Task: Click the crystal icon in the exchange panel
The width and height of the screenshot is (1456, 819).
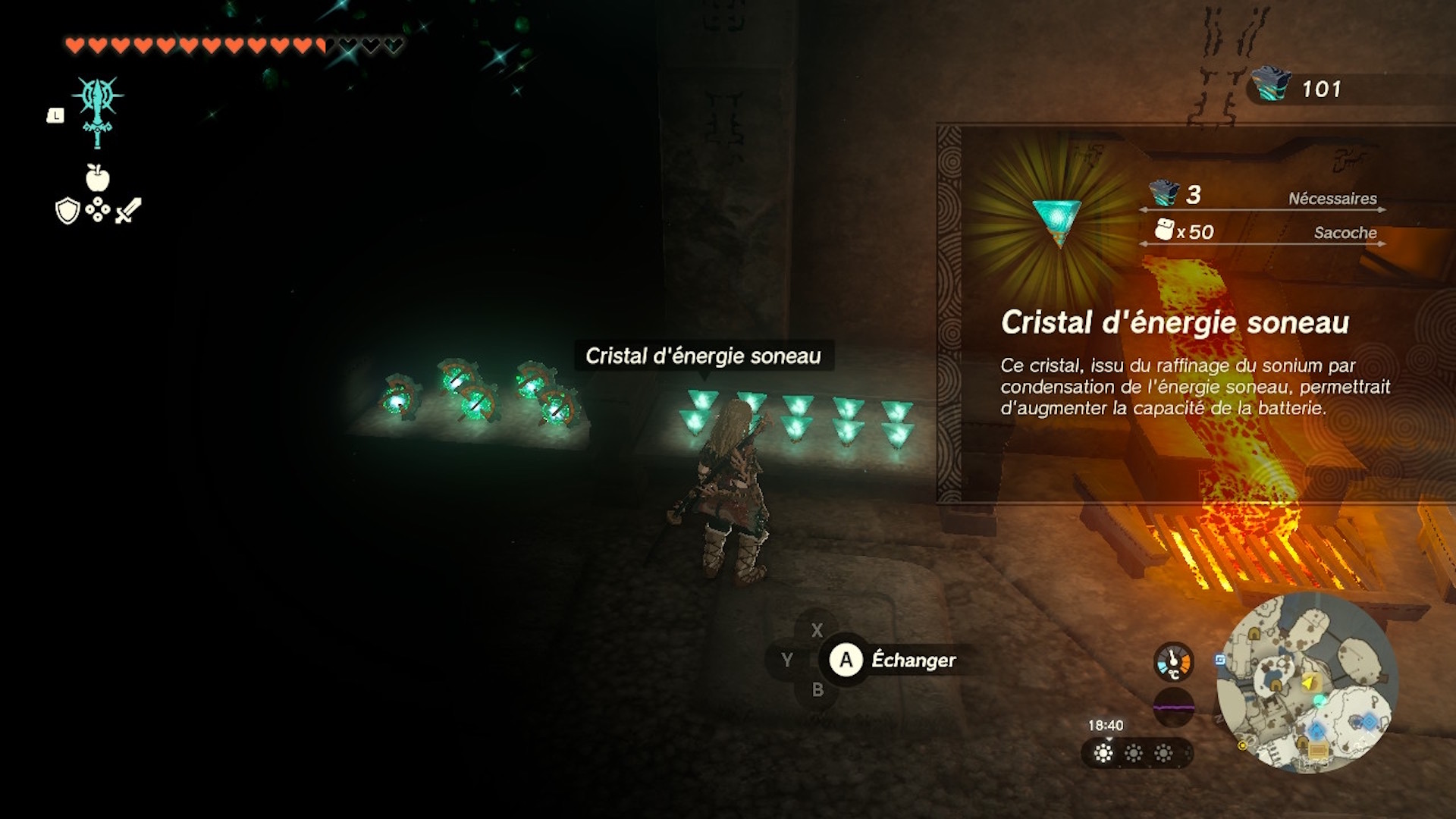Action: [1058, 221]
